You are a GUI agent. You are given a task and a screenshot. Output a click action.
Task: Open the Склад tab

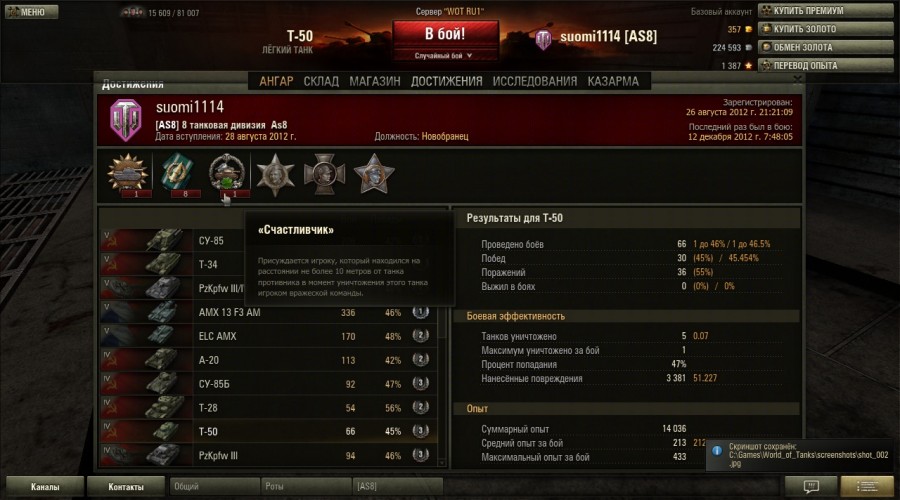pyautogui.click(x=321, y=81)
